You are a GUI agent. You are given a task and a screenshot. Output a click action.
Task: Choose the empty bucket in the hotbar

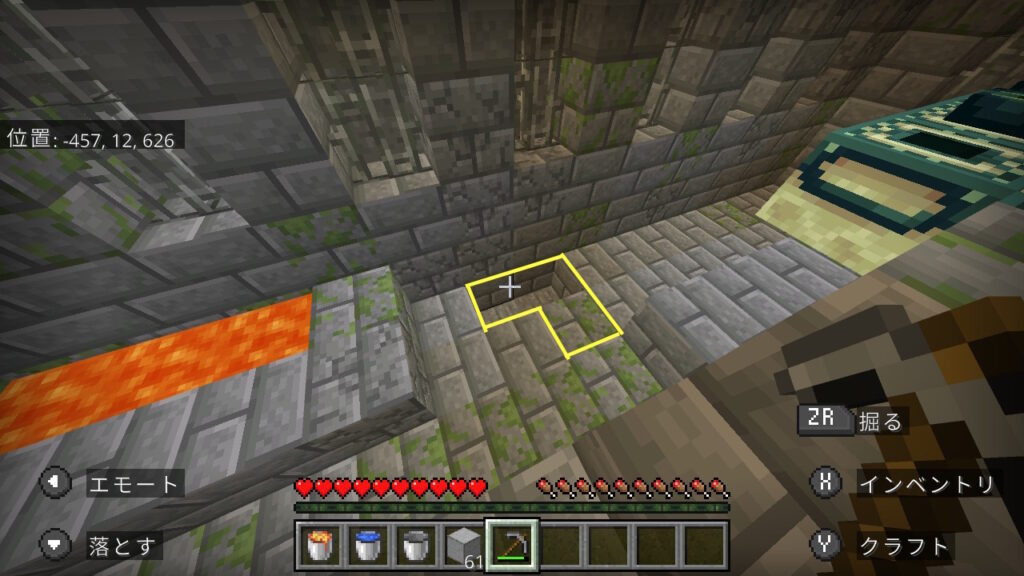click(x=416, y=544)
